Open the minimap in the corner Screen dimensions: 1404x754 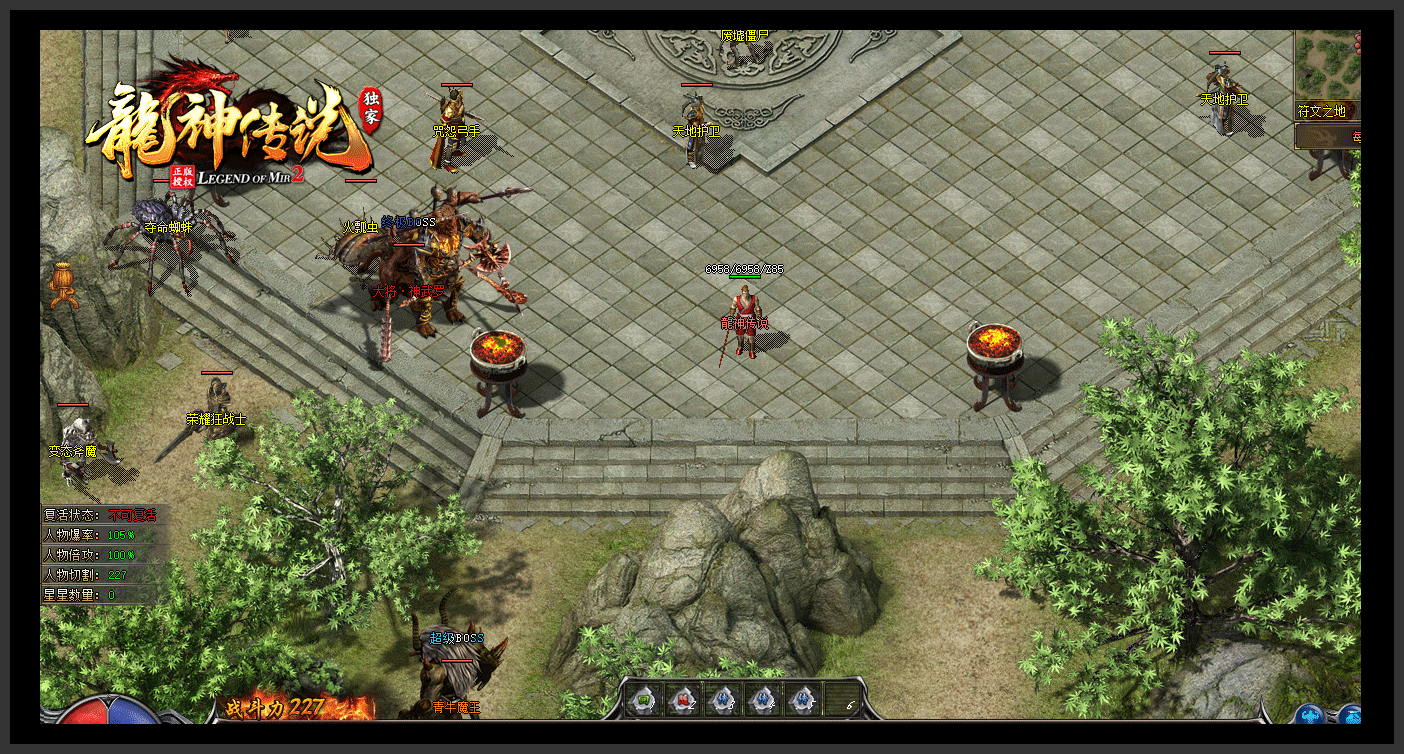[x=1328, y=63]
